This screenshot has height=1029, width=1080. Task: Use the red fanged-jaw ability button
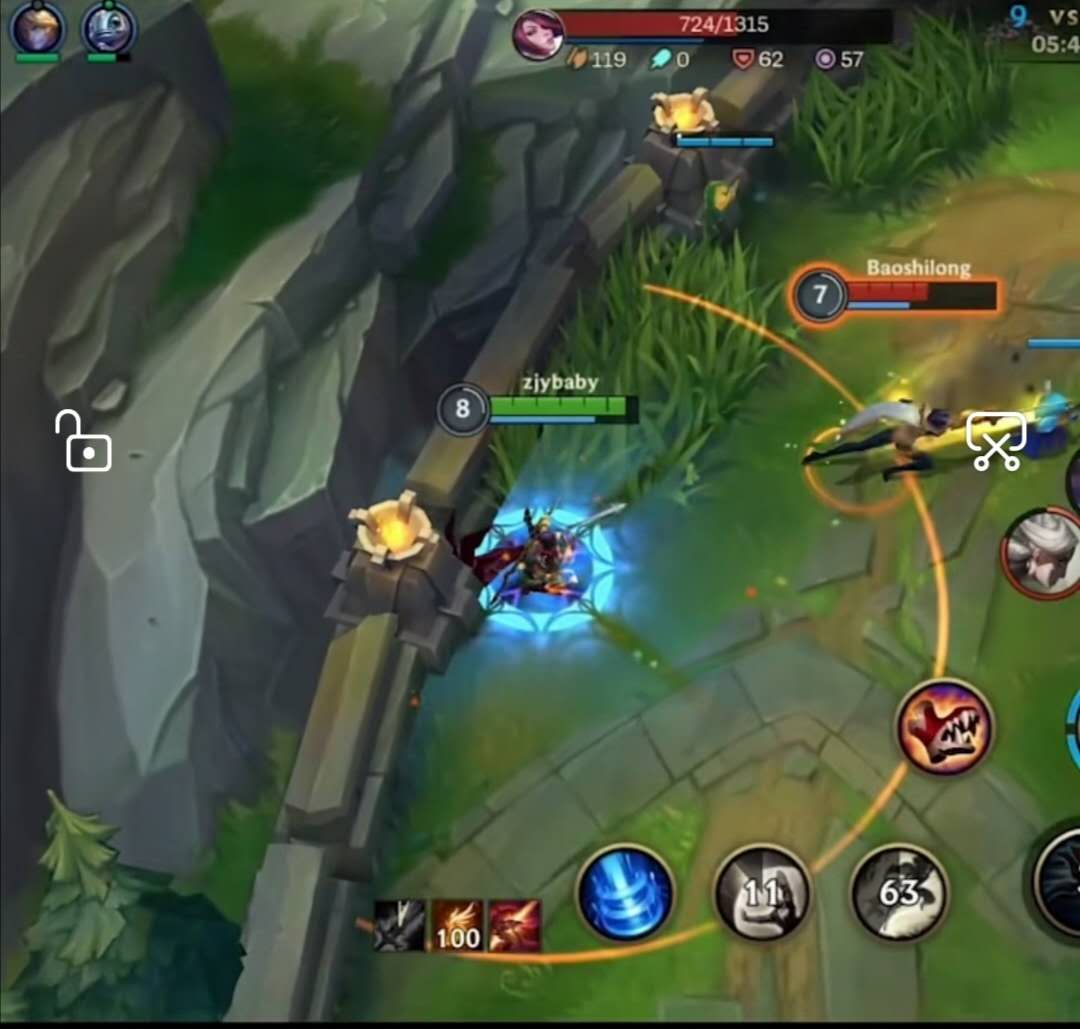coord(944,727)
